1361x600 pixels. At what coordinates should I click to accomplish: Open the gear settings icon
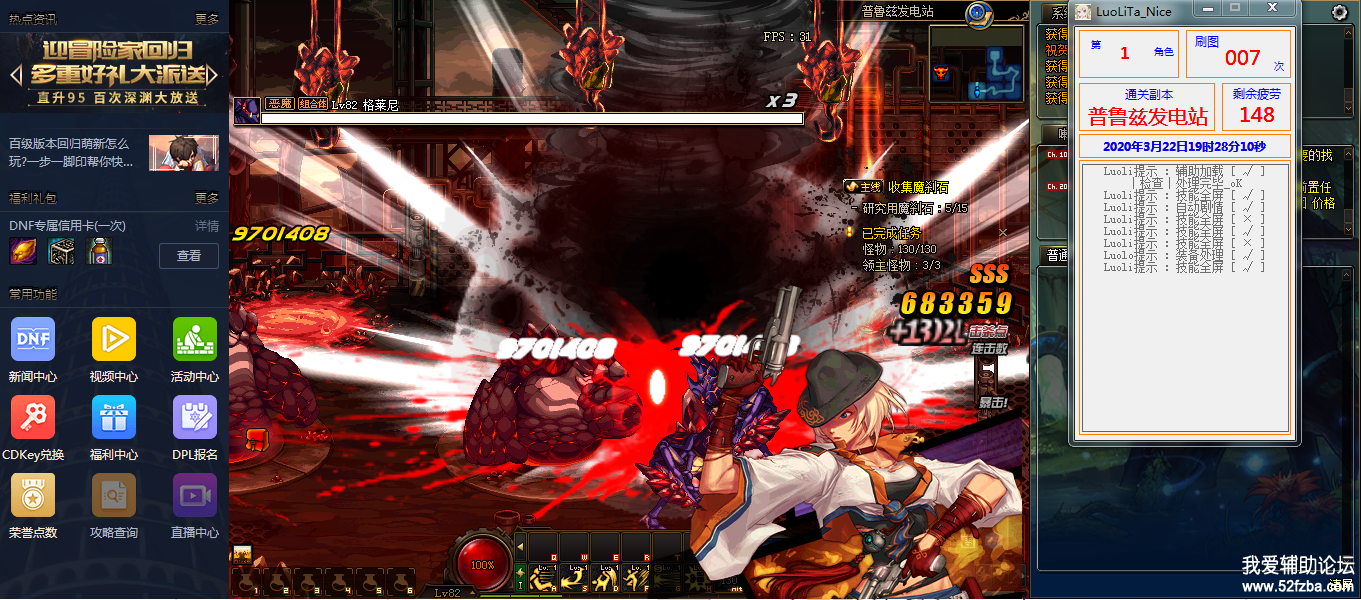[1340, 13]
